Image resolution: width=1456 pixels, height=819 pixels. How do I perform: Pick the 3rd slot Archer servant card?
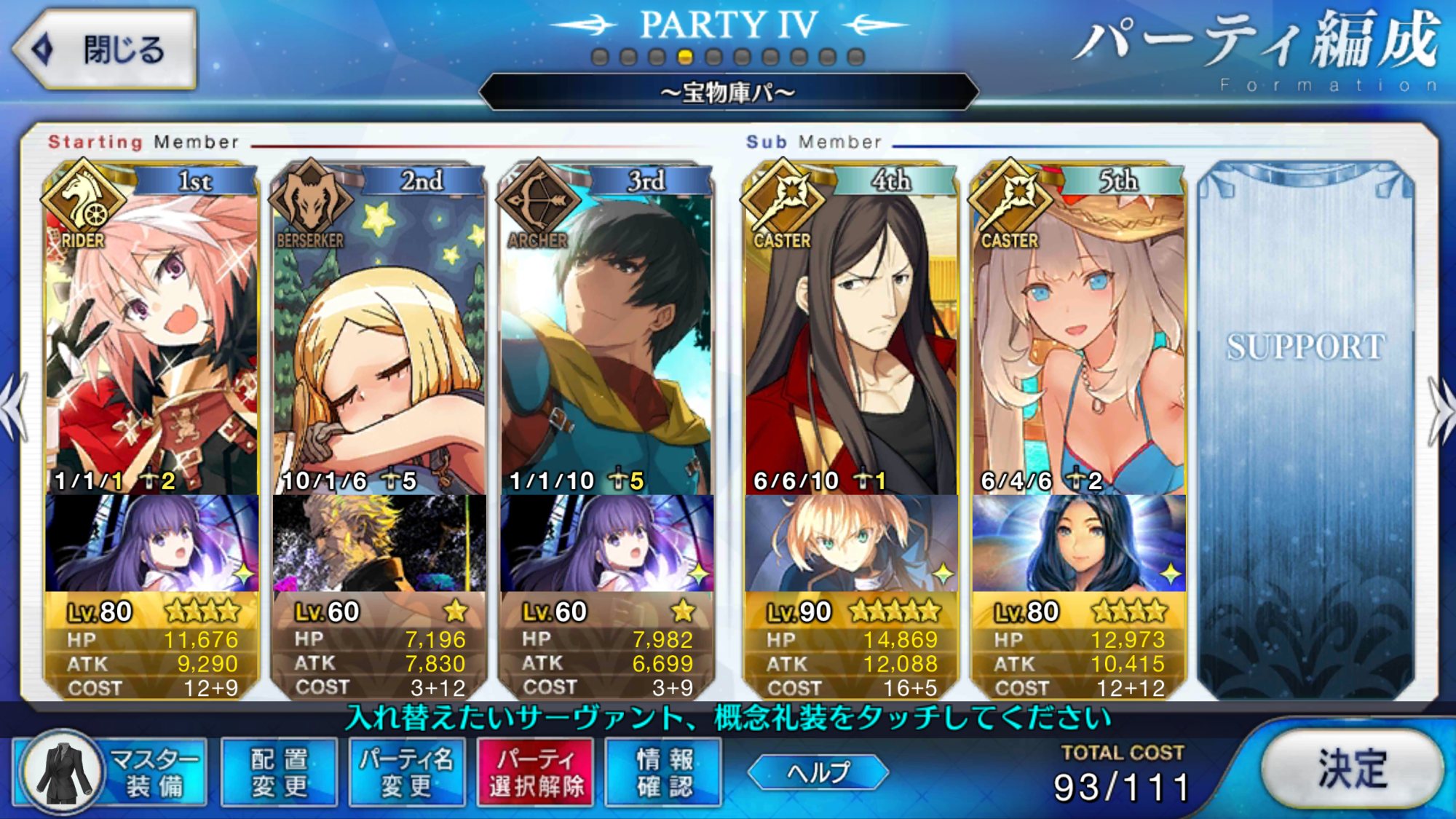[x=606, y=342]
